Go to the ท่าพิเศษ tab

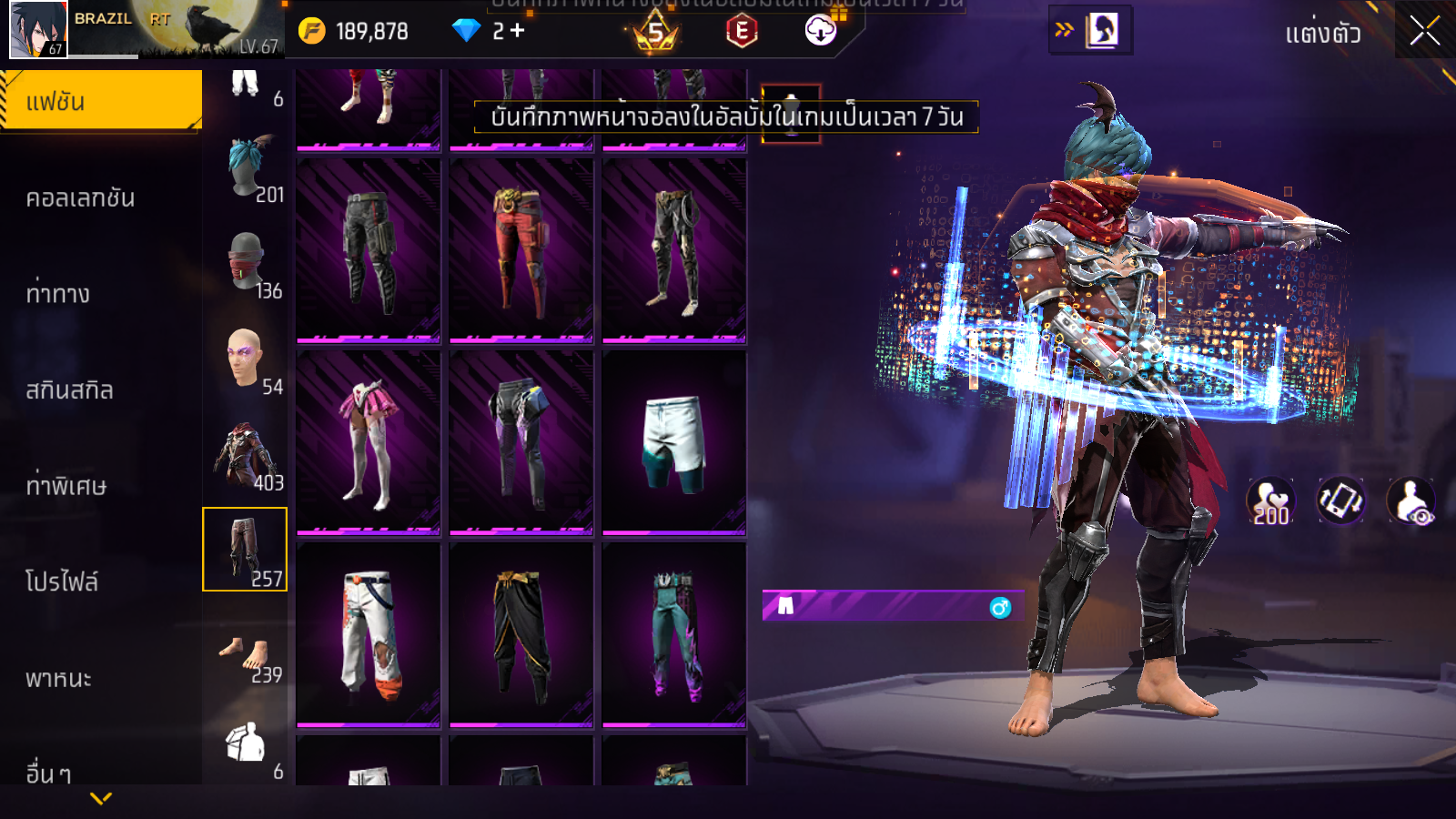pyautogui.click(x=66, y=486)
